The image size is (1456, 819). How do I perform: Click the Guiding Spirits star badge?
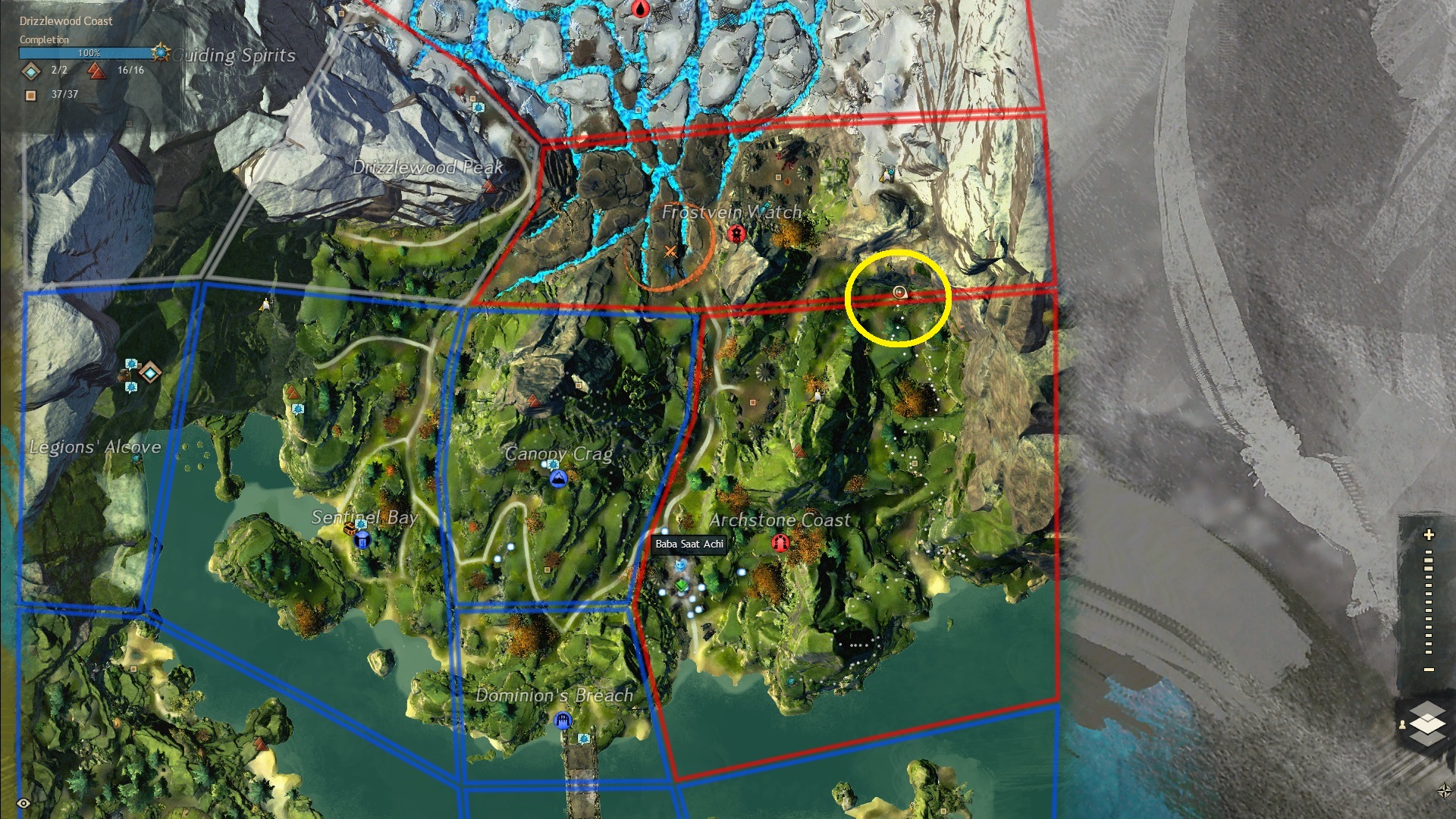160,53
